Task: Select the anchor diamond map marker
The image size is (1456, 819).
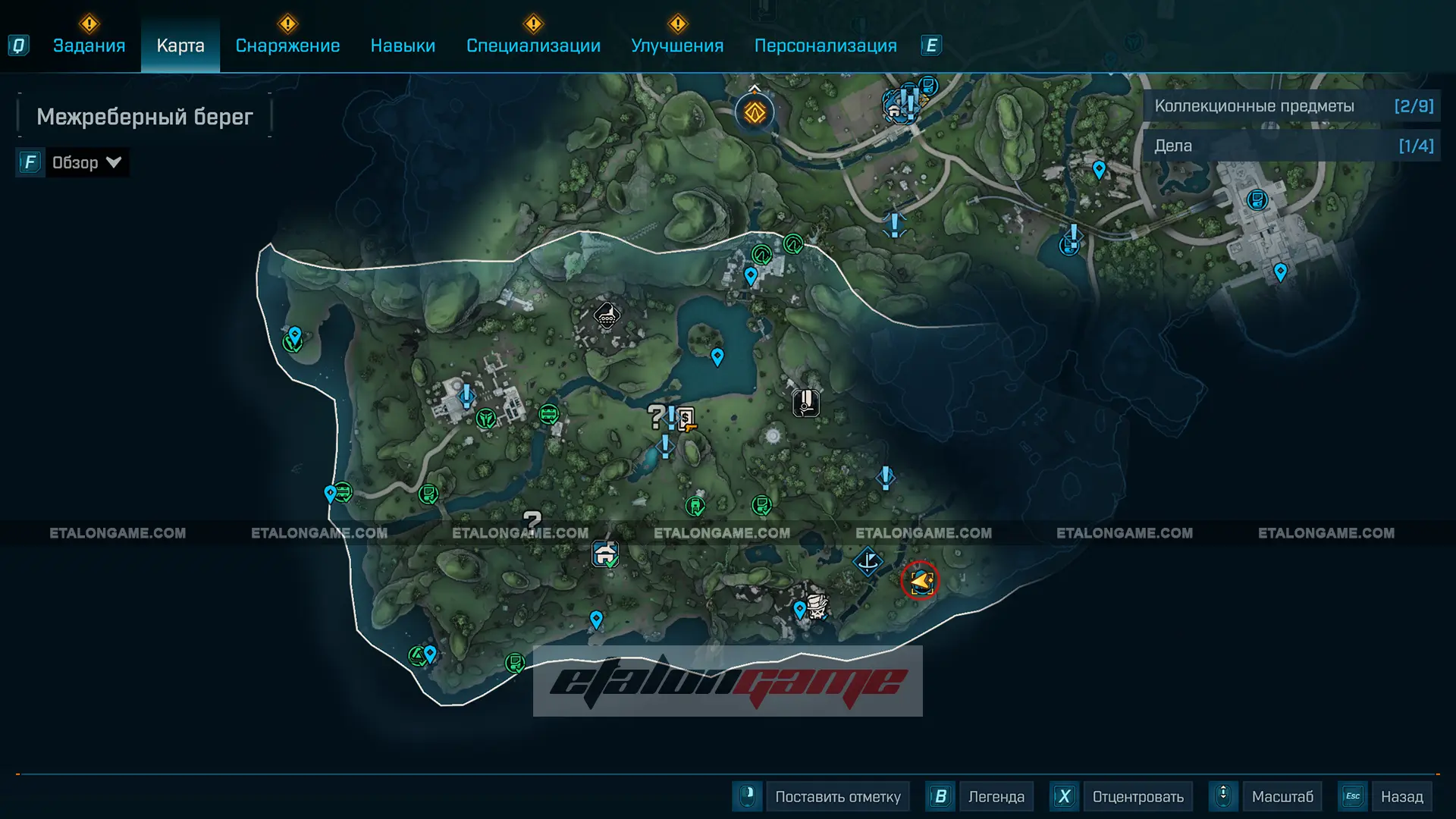Action: point(868,561)
